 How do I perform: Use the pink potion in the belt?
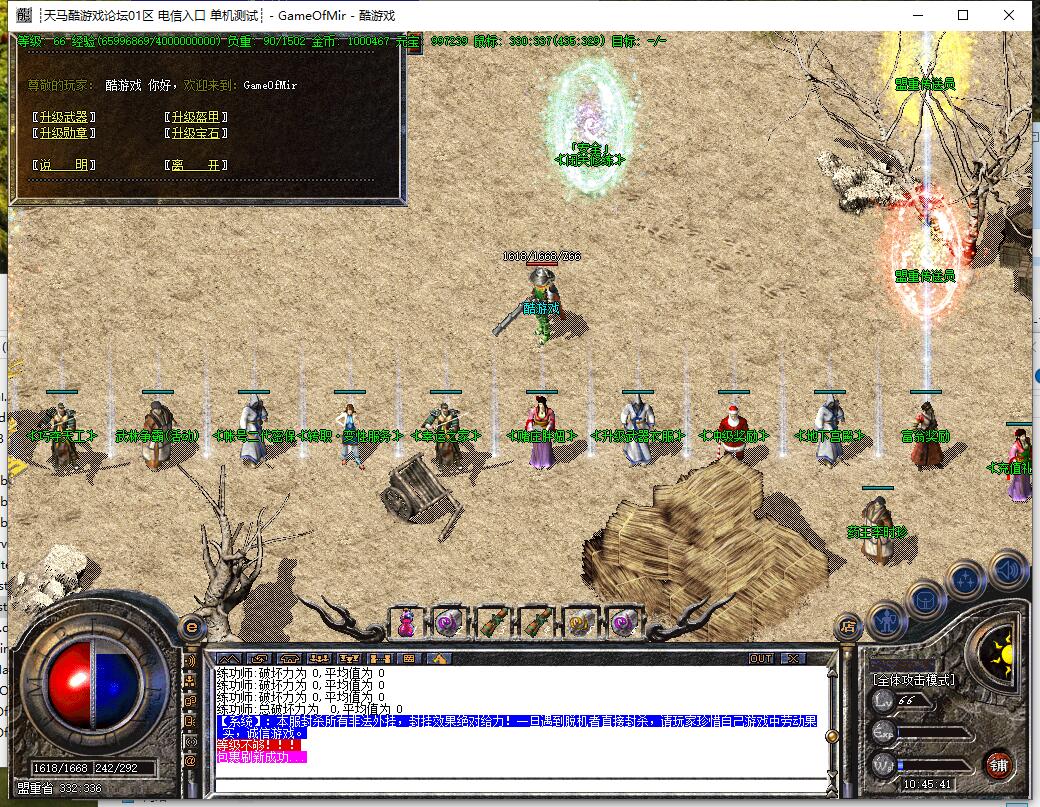click(407, 622)
